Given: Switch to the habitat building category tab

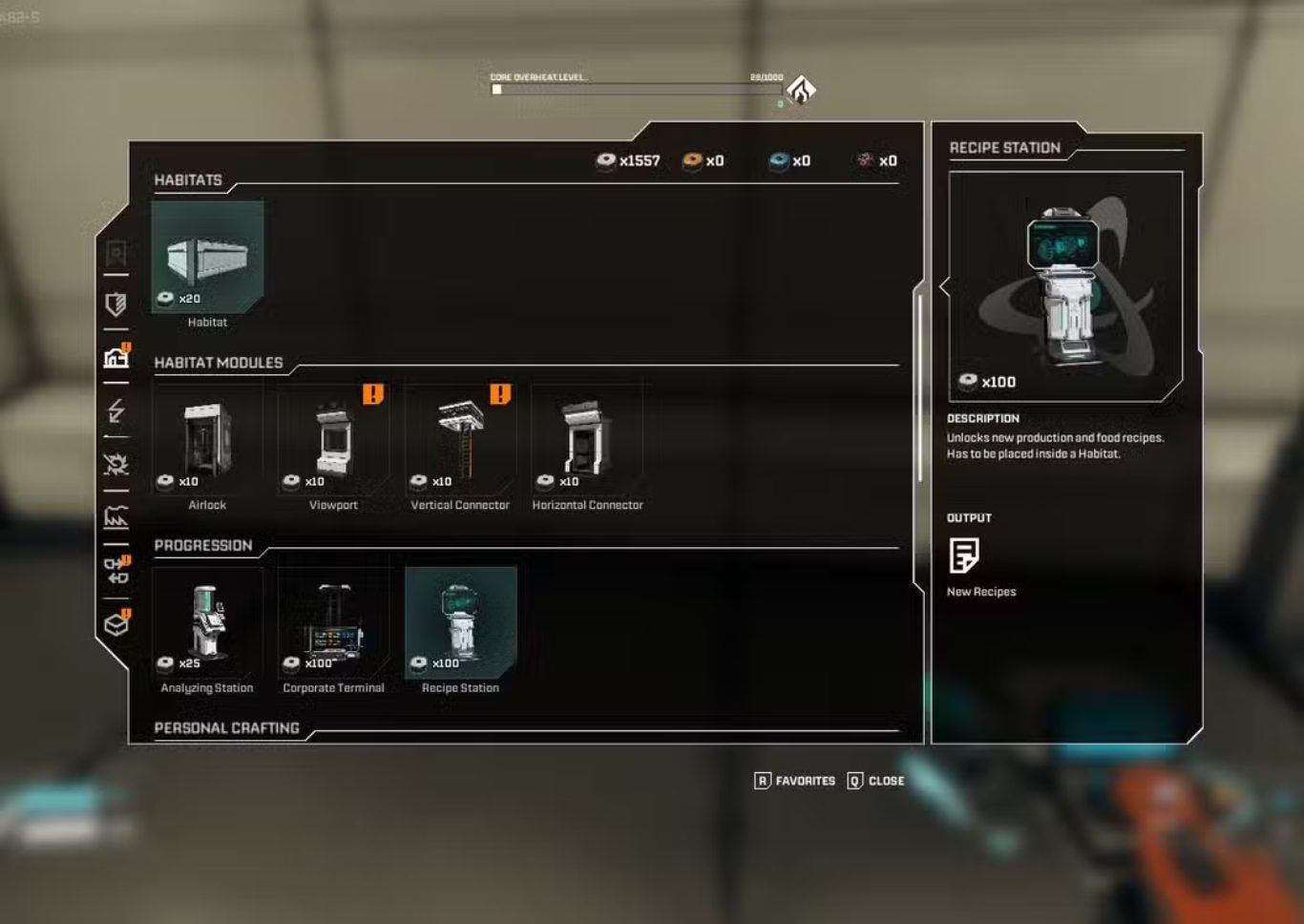Looking at the screenshot, I should 116,358.
